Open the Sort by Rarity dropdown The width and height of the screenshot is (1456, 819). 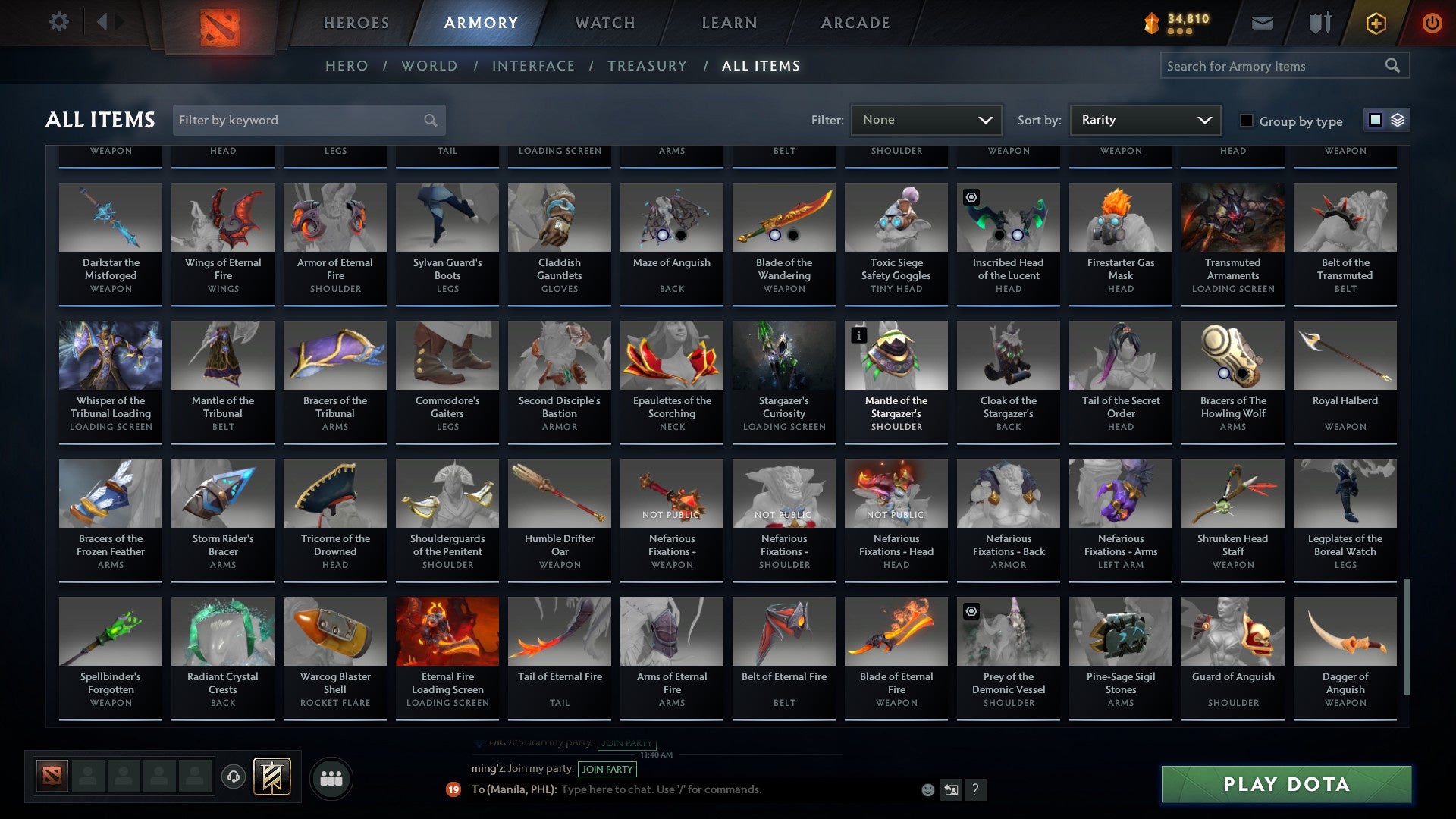tap(1144, 119)
